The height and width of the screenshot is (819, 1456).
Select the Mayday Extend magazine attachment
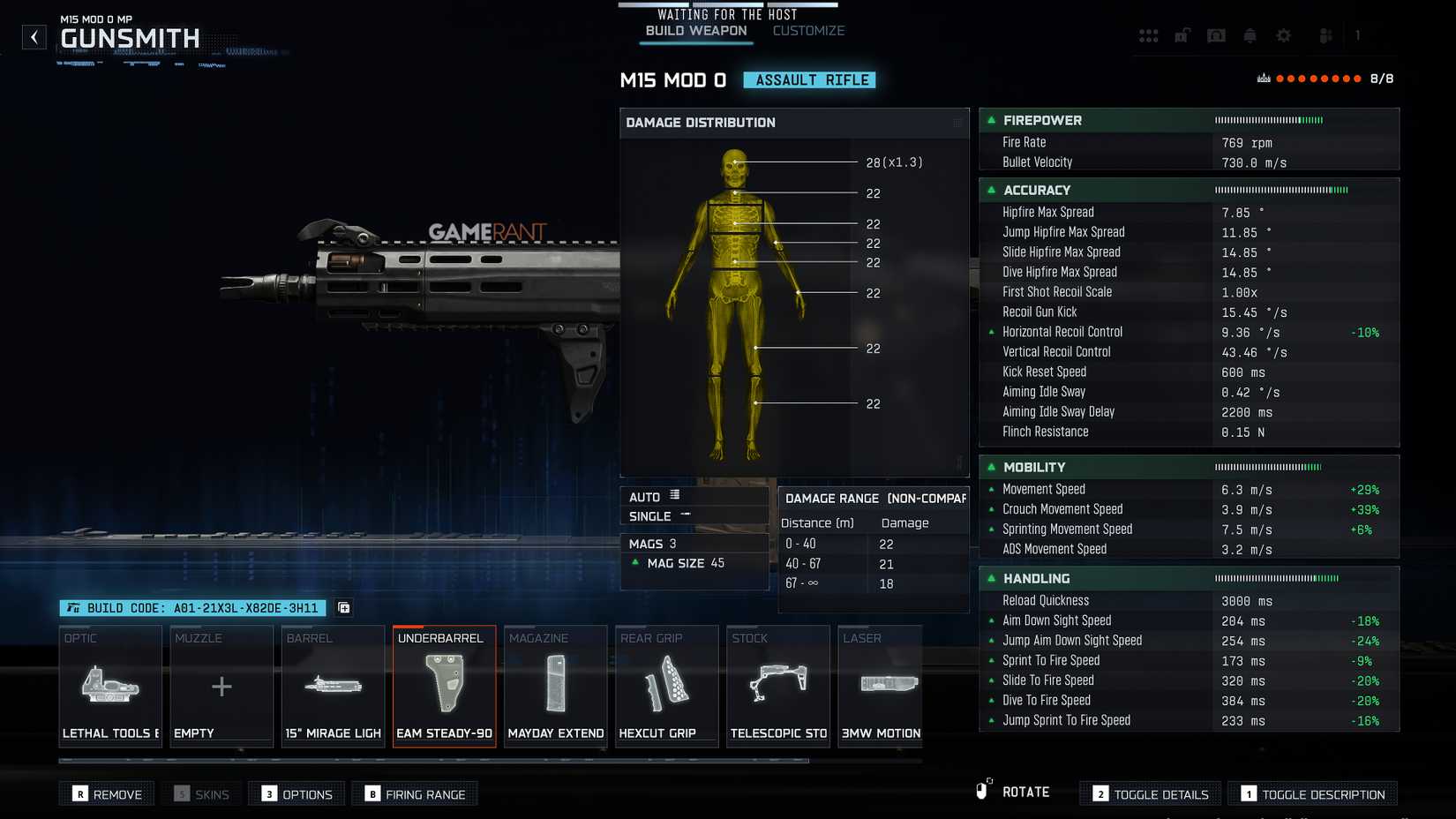coord(555,687)
